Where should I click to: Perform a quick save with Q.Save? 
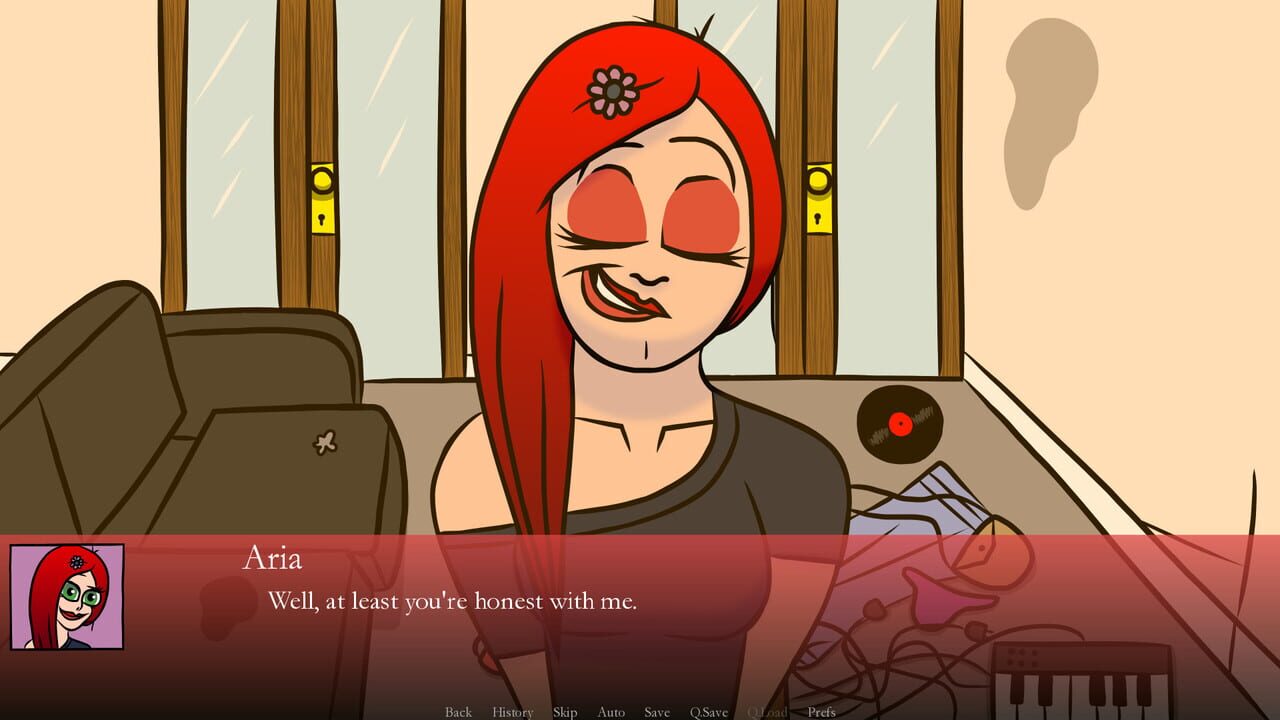709,712
